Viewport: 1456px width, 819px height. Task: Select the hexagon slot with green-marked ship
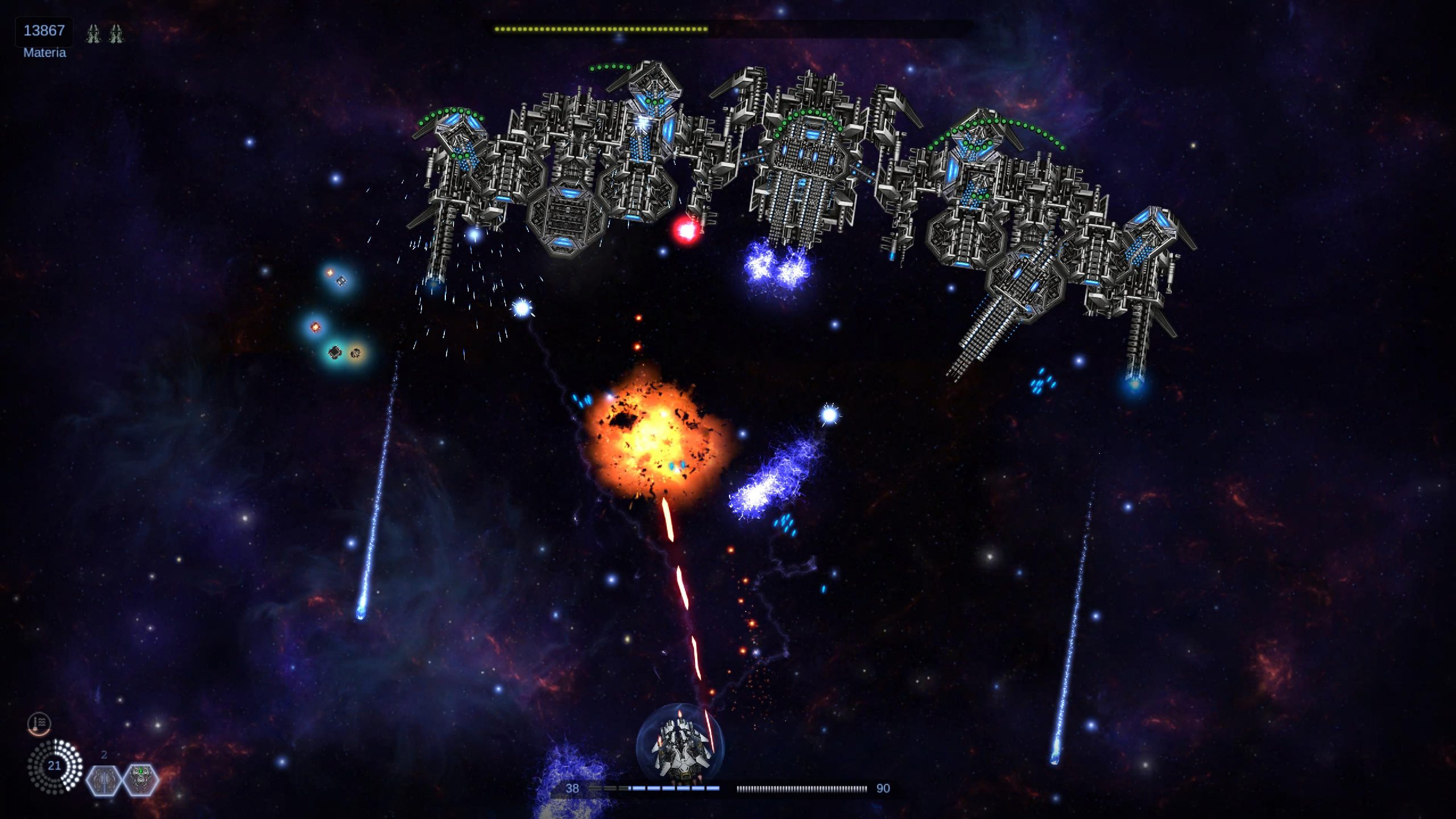(x=140, y=779)
